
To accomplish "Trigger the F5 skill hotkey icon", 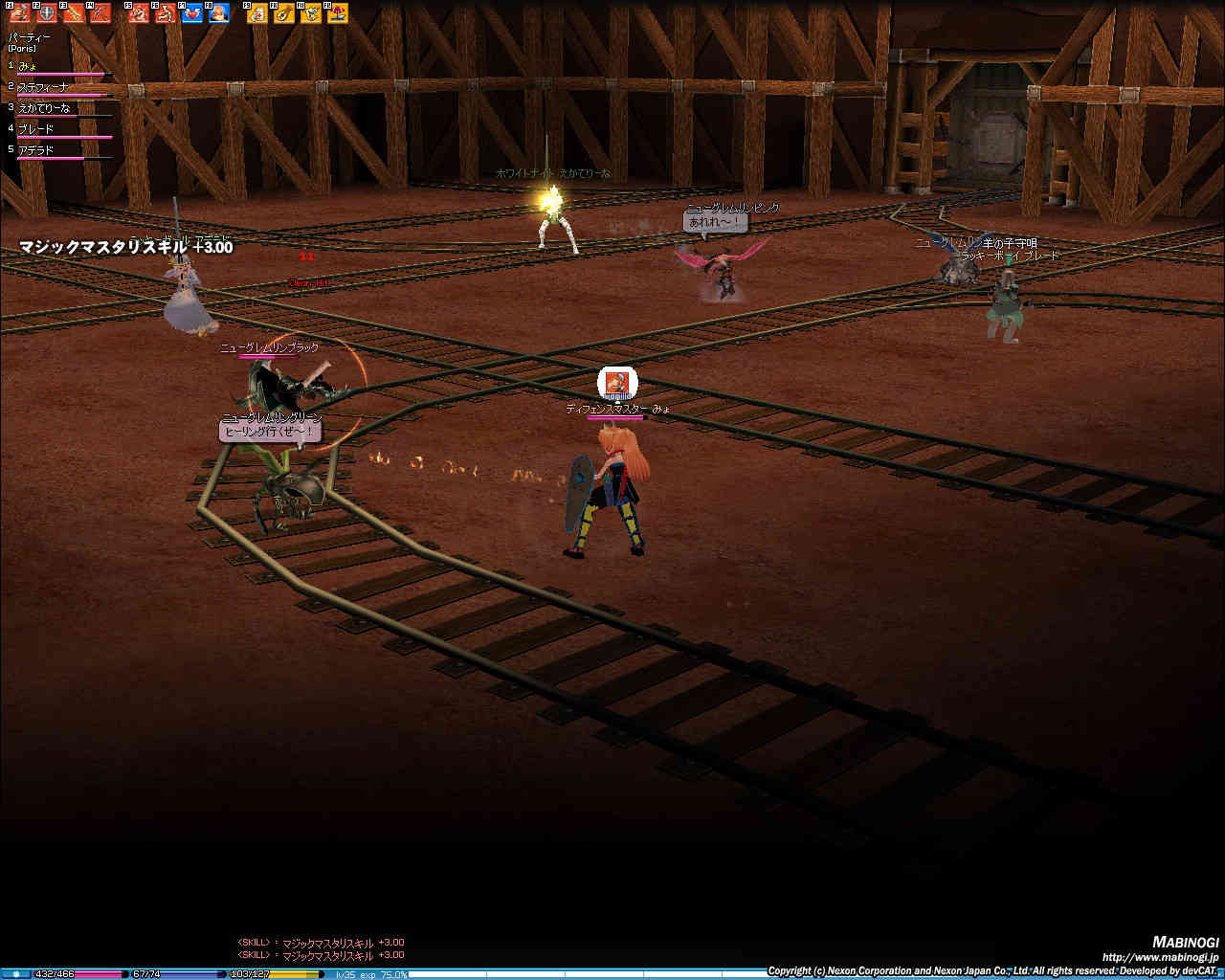I will (x=139, y=13).
